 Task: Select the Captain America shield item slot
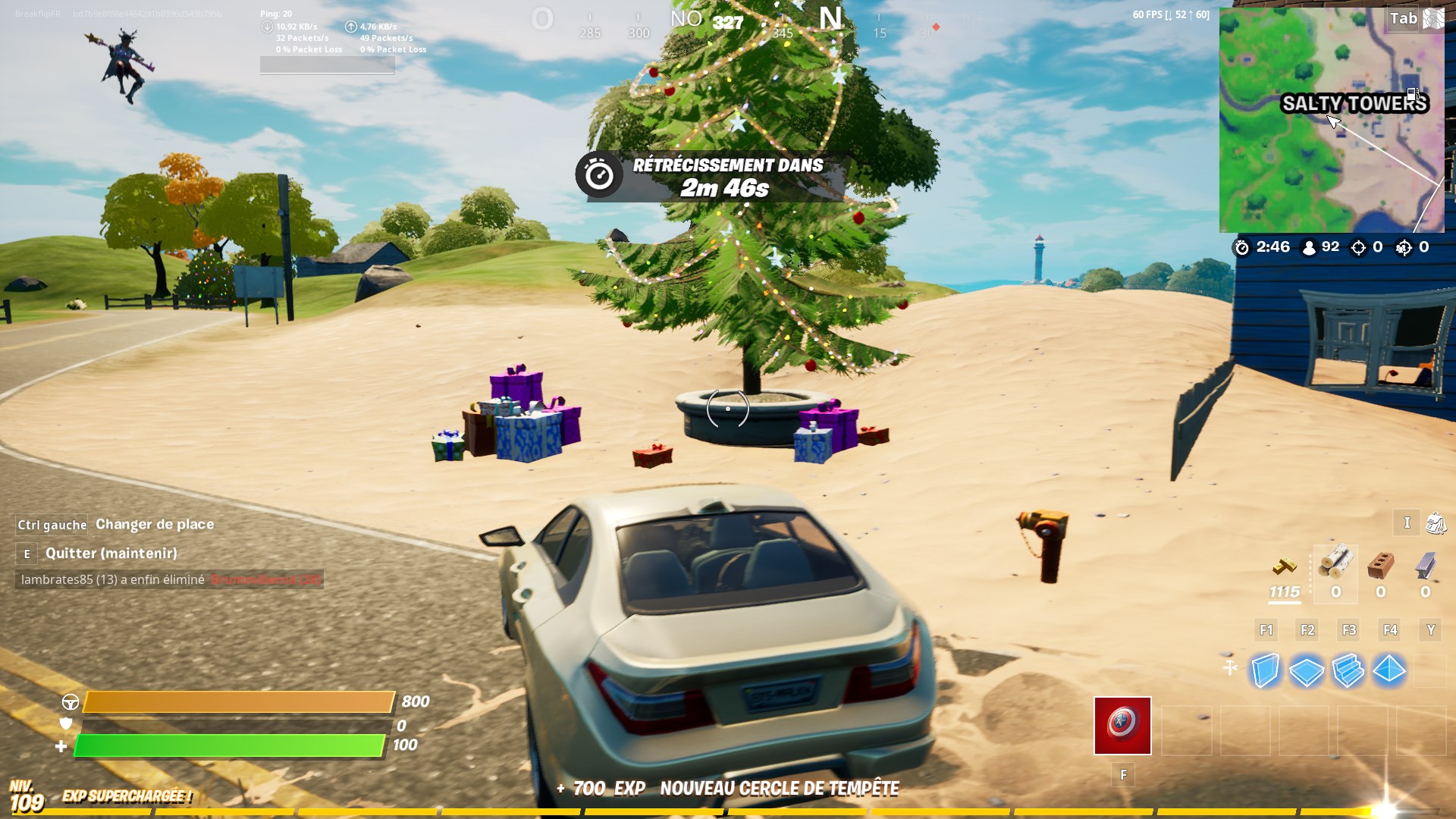(1122, 726)
